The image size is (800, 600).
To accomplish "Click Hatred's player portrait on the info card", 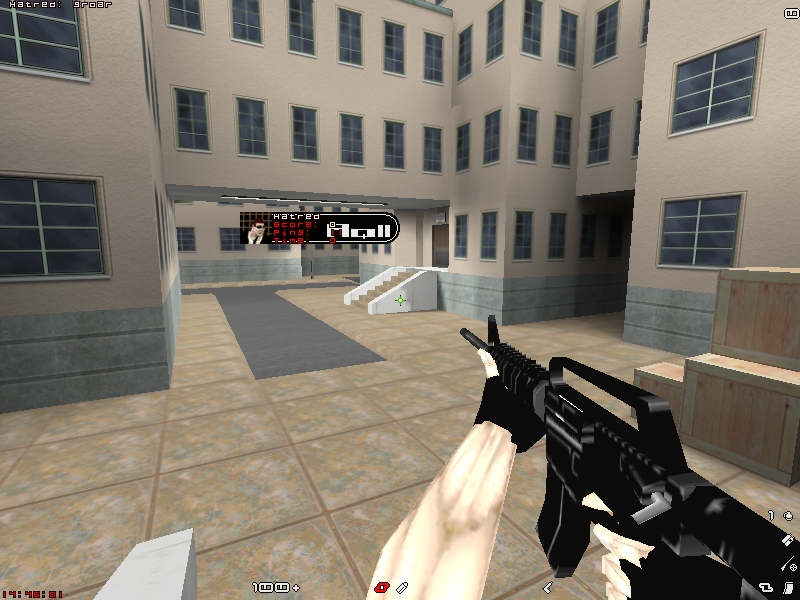I will click(x=258, y=229).
